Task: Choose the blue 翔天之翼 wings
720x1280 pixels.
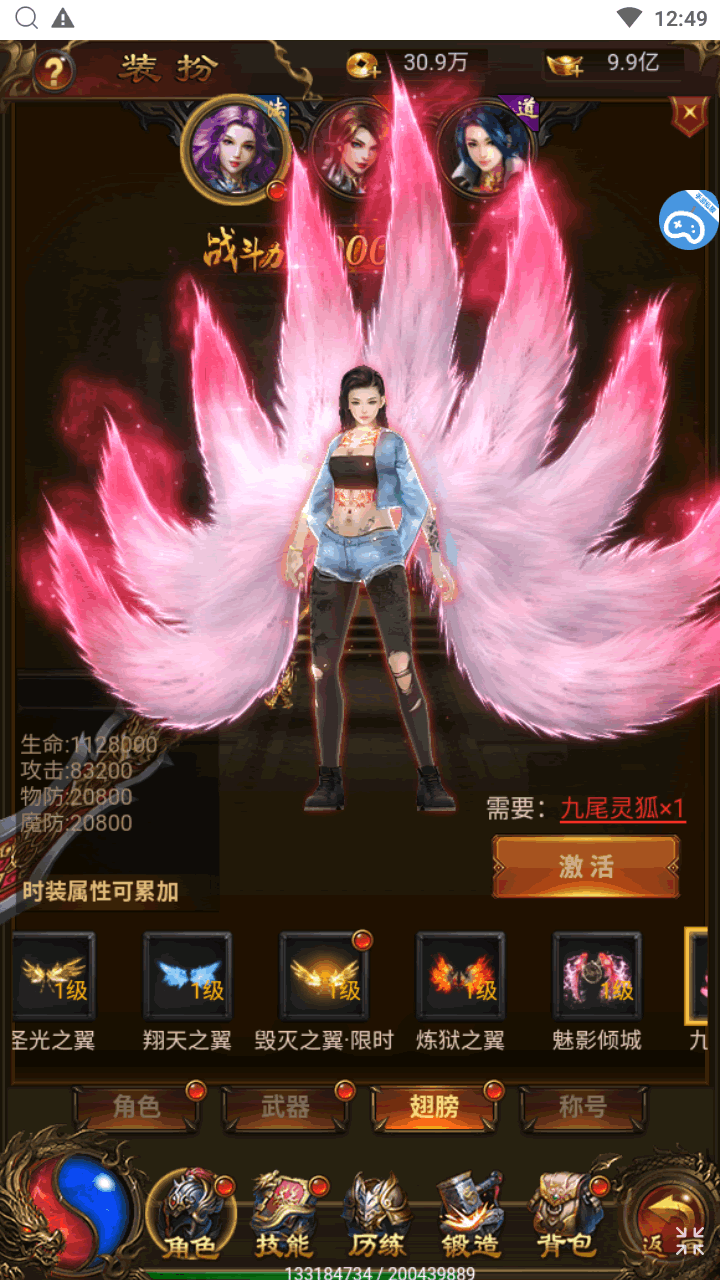Action: point(187,977)
